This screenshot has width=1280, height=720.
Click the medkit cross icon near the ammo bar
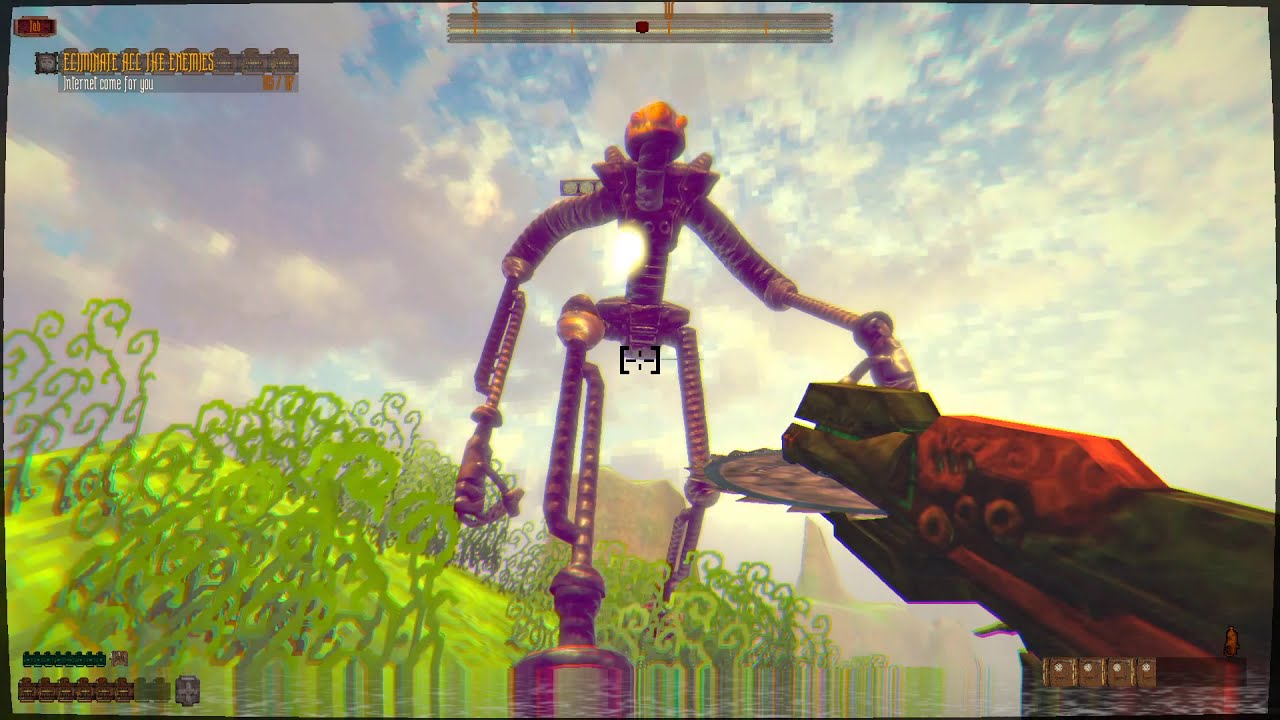click(188, 690)
